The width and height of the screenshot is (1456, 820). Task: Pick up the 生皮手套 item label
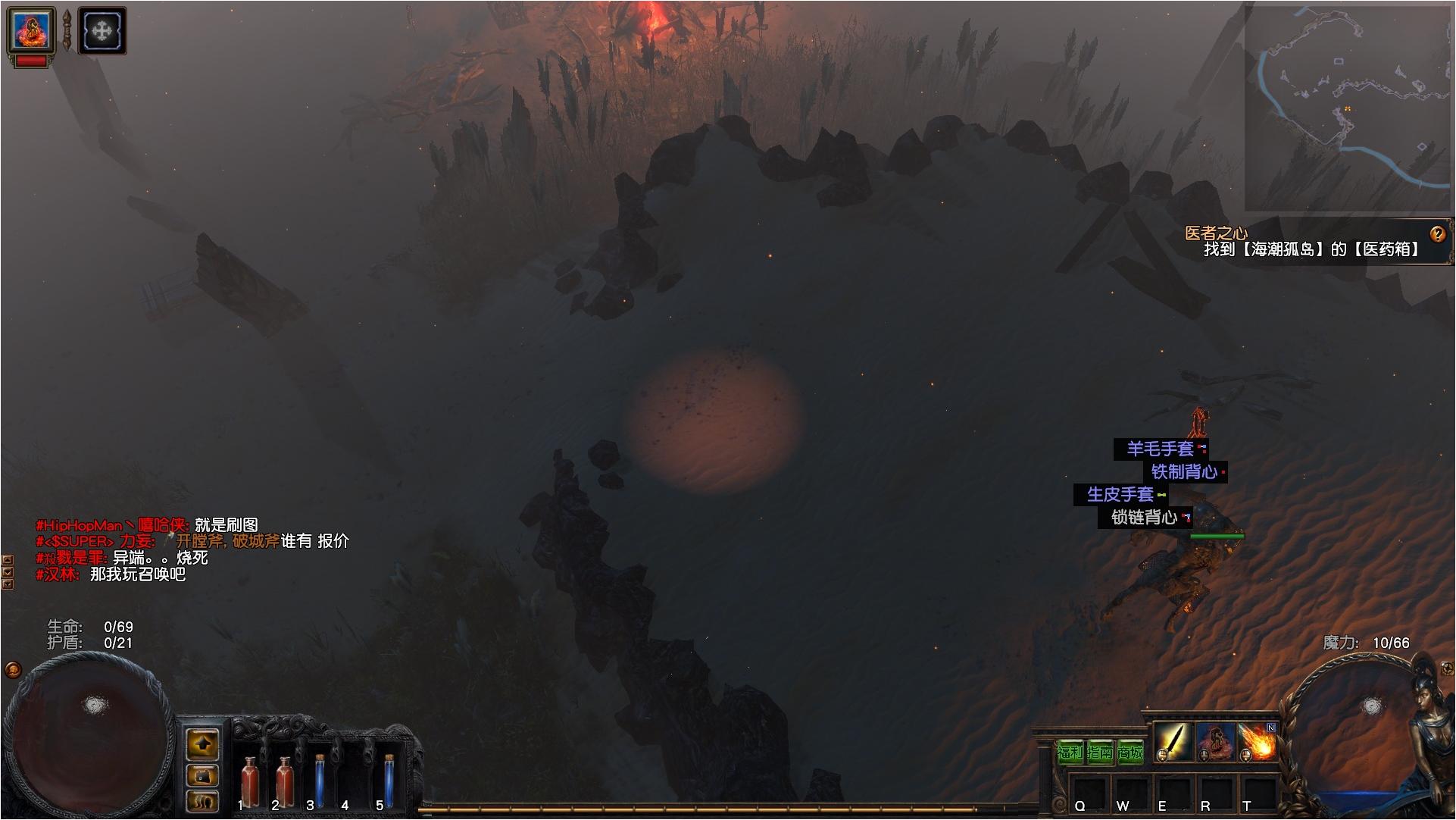pos(1120,494)
